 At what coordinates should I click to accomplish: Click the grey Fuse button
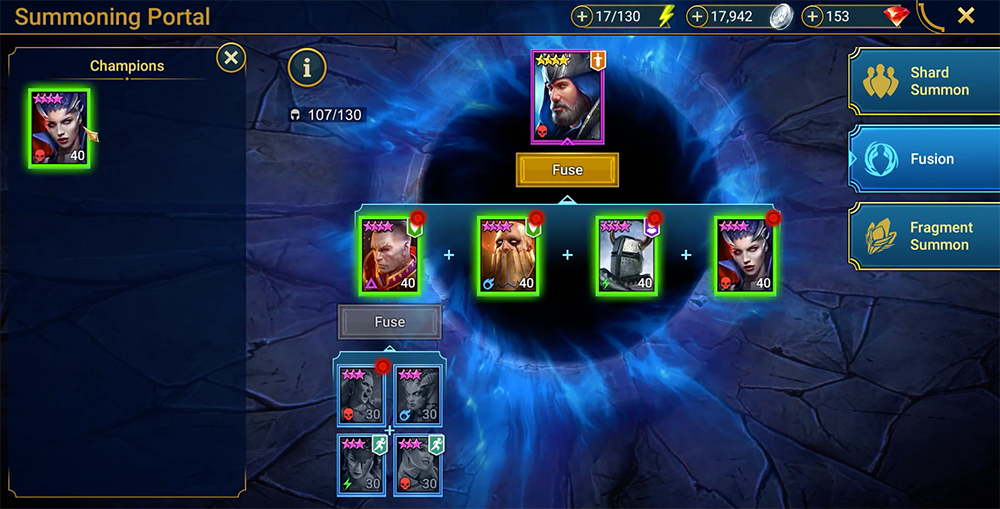(x=389, y=322)
